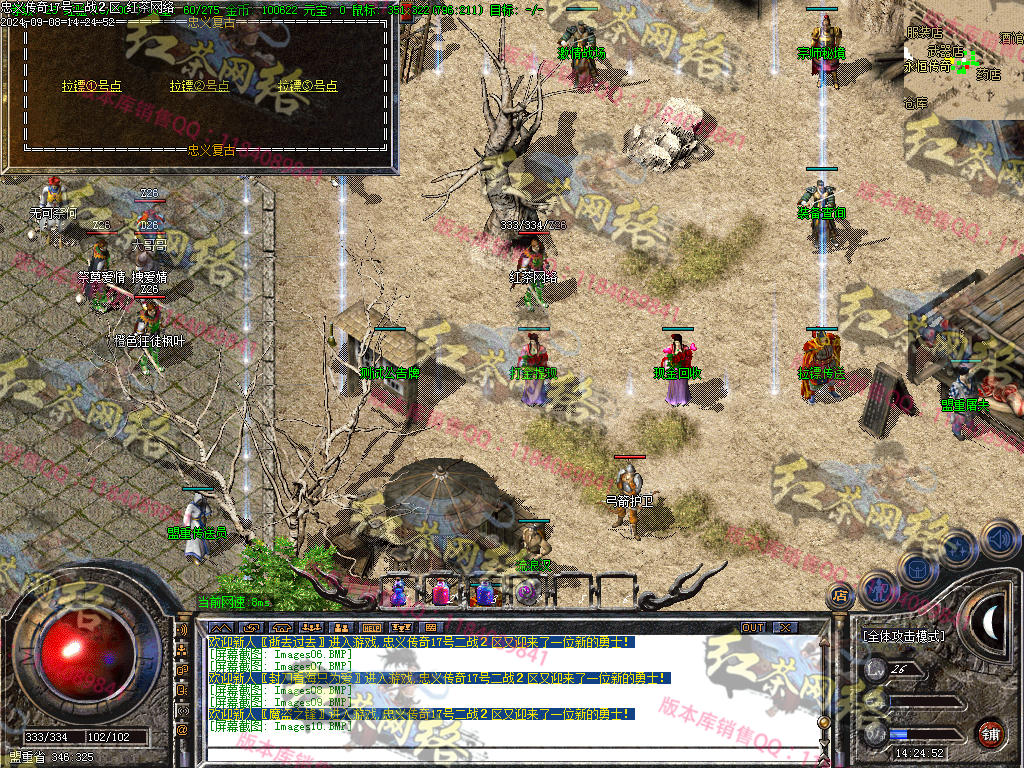This screenshot has height=768, width=1024.
Task: Click the @ chat channel button
Action: point(182,730)
